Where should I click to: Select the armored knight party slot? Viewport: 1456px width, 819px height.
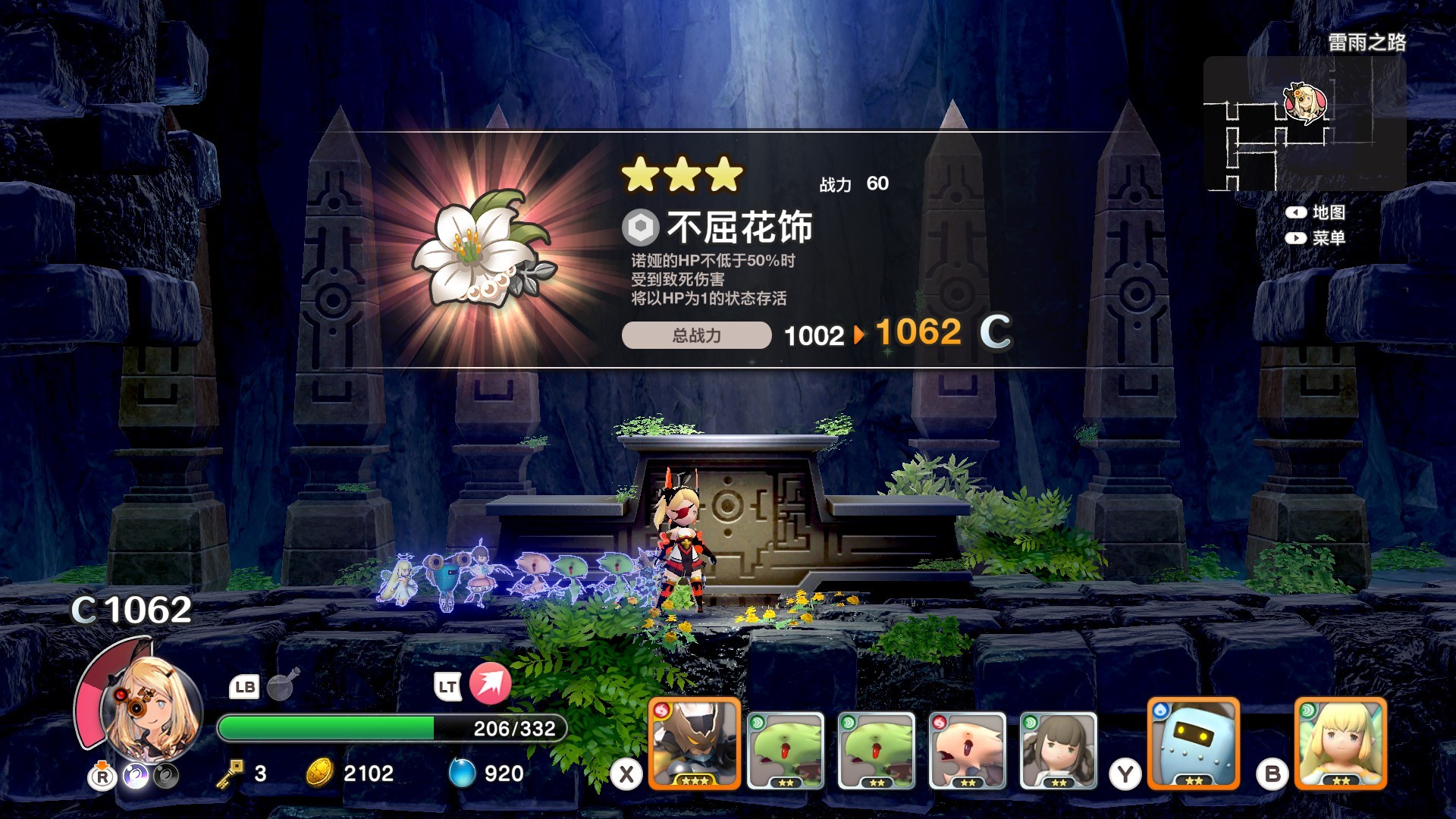[694, 743]
